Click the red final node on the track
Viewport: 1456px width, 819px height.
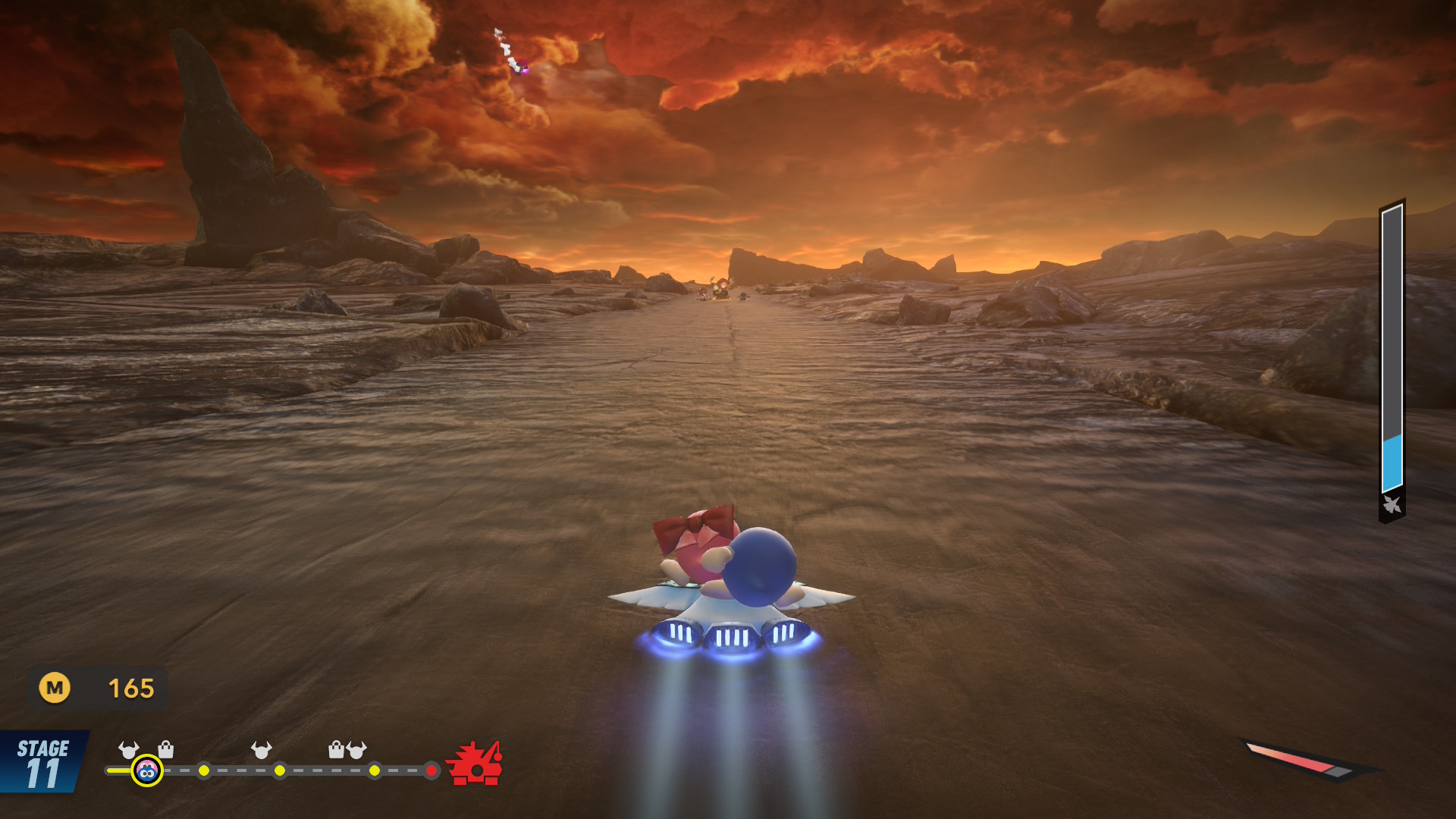coord(431,770)
